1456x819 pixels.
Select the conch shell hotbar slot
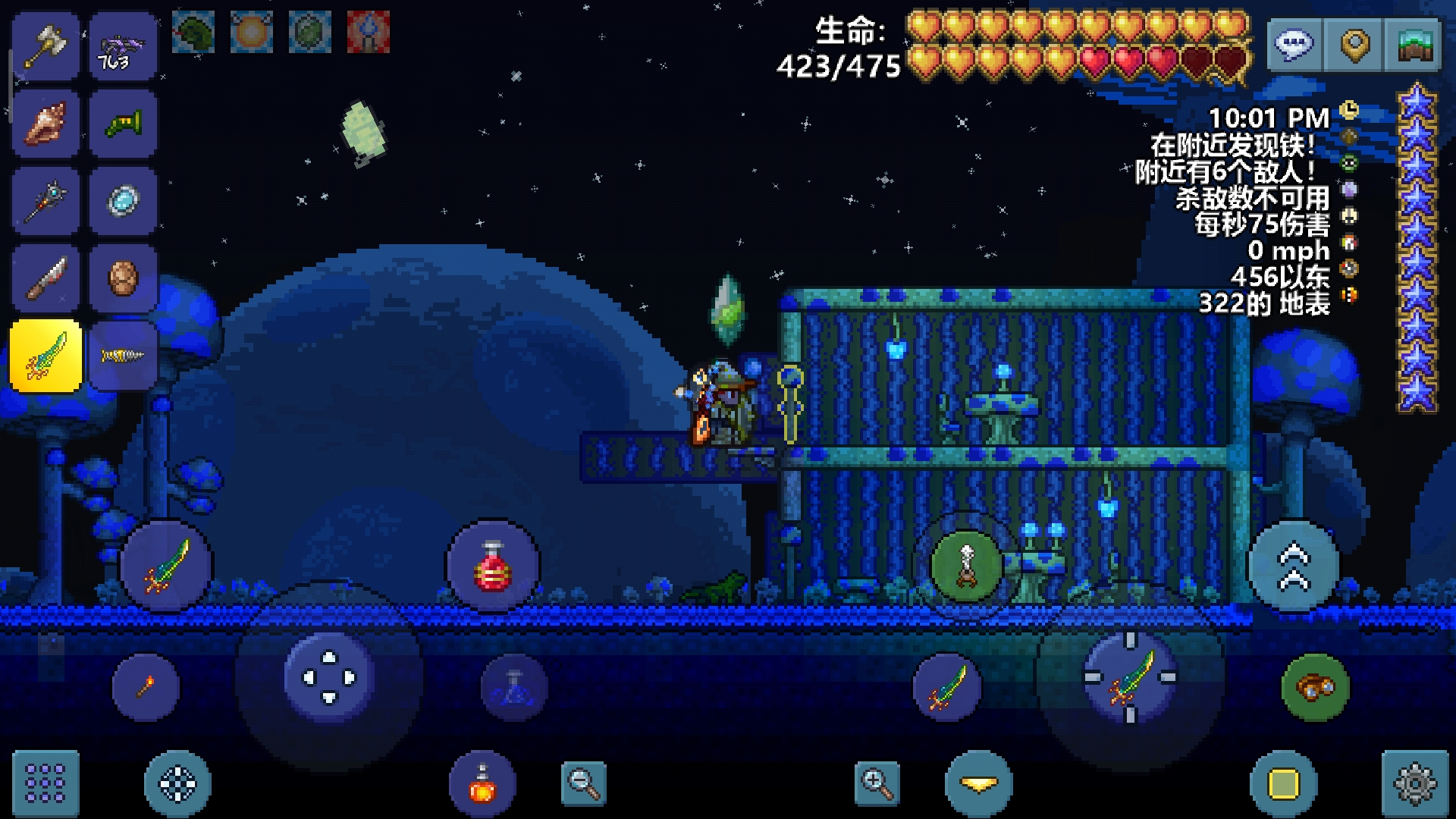pyautogui.click(x=45, y=124)
